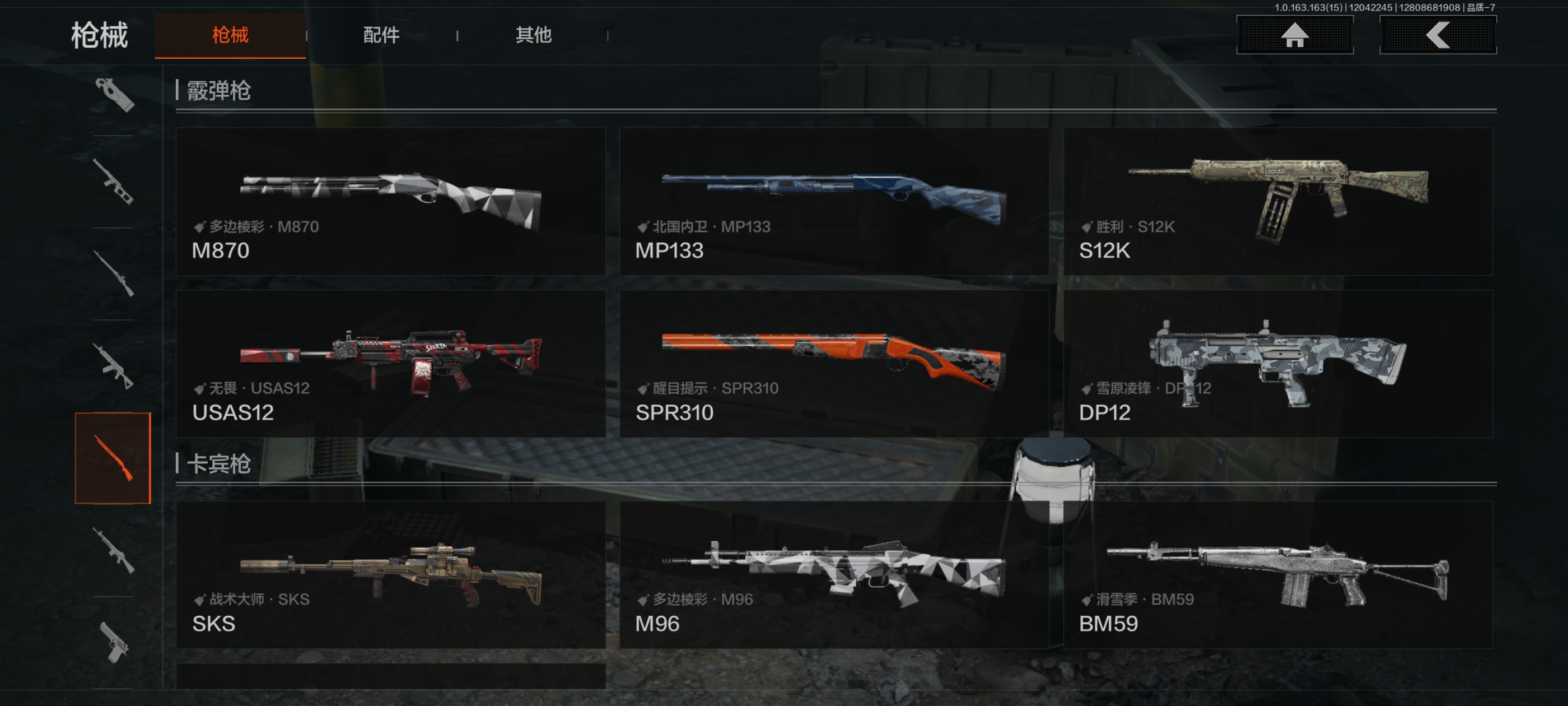Select the 其他 tab
Screen dimensions: 1568x706
pos(533,35)
